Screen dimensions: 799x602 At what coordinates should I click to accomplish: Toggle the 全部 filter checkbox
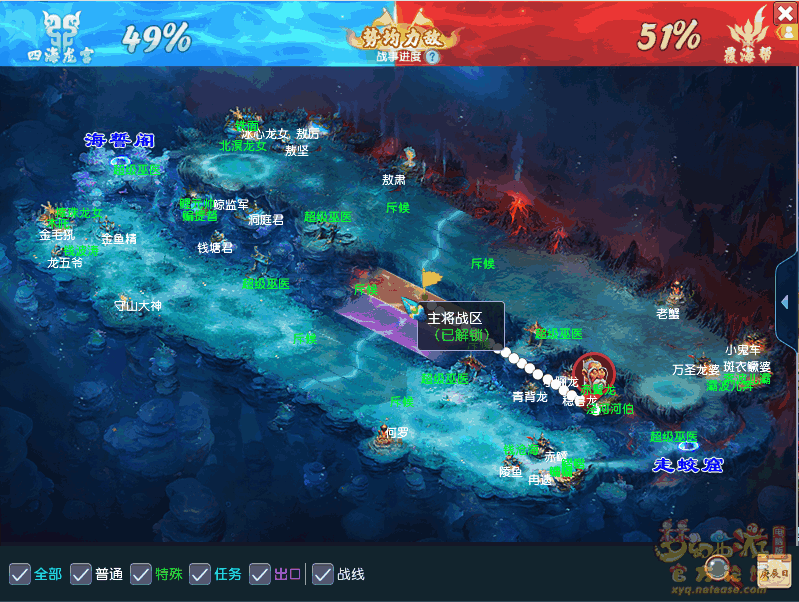pos(19,574)
